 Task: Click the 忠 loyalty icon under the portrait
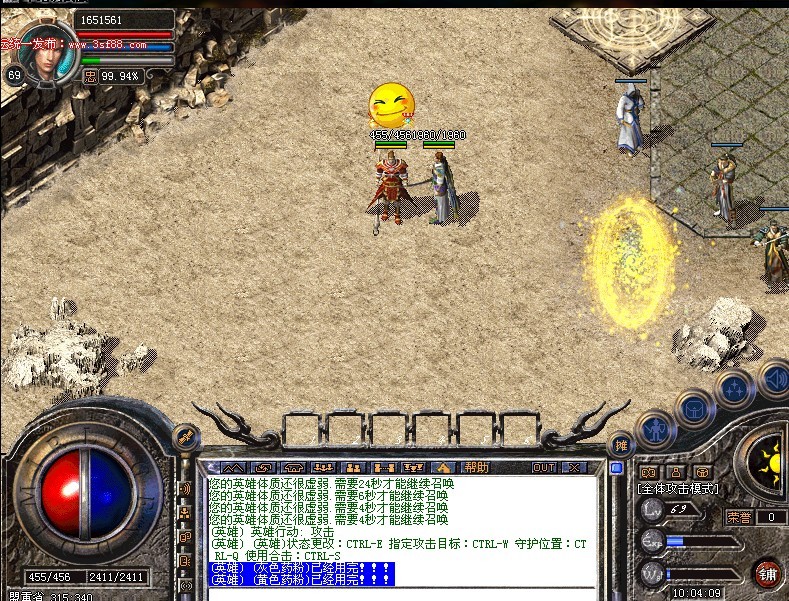[x=90, y=75]
